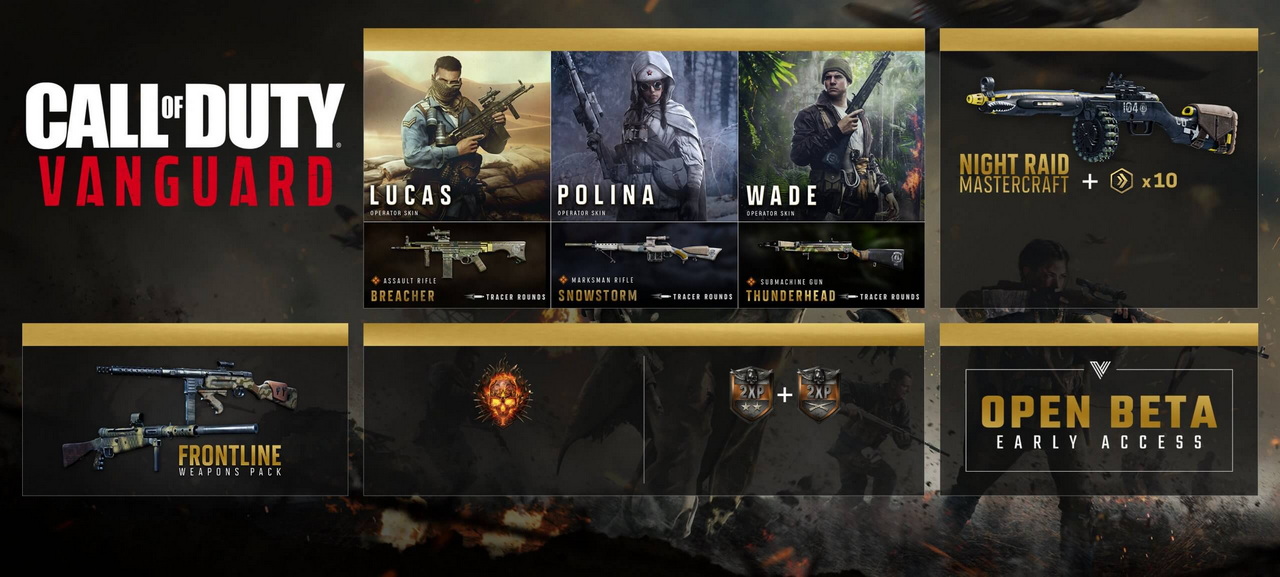Open the Frontline Weapons Pack panel

click(185, 420)
